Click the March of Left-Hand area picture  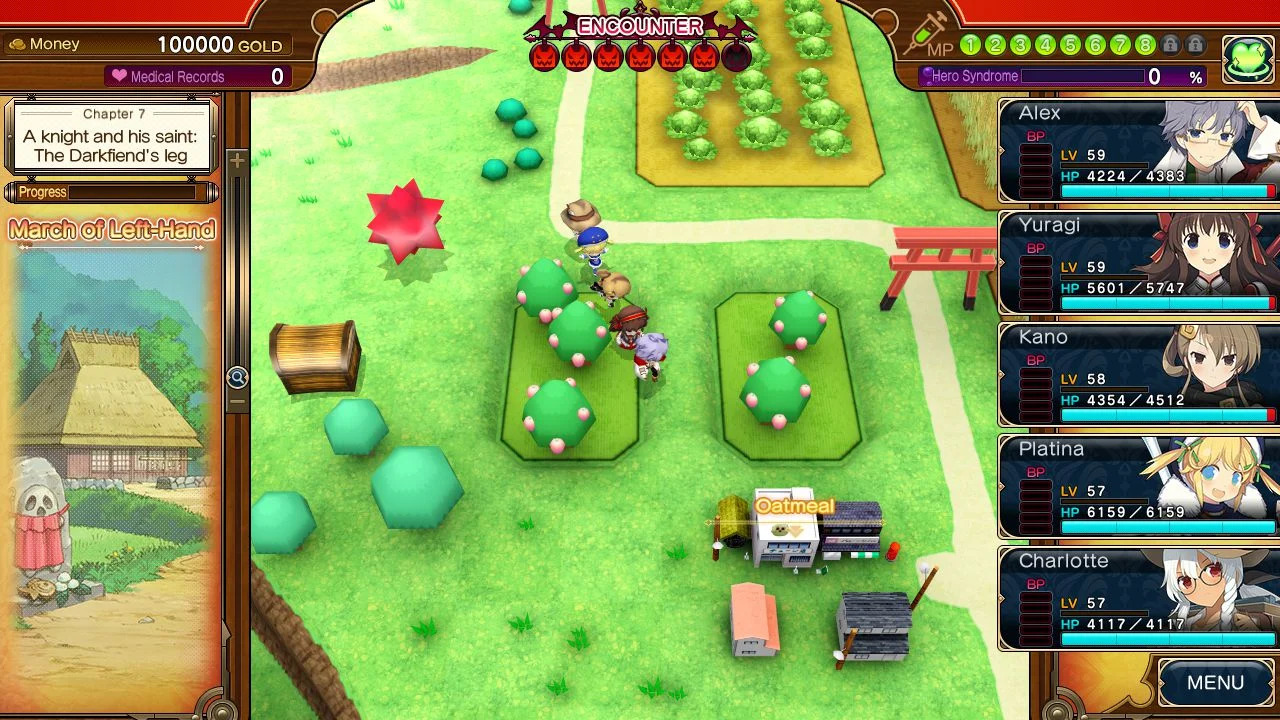pyautogui.click(x=112, y=460)
